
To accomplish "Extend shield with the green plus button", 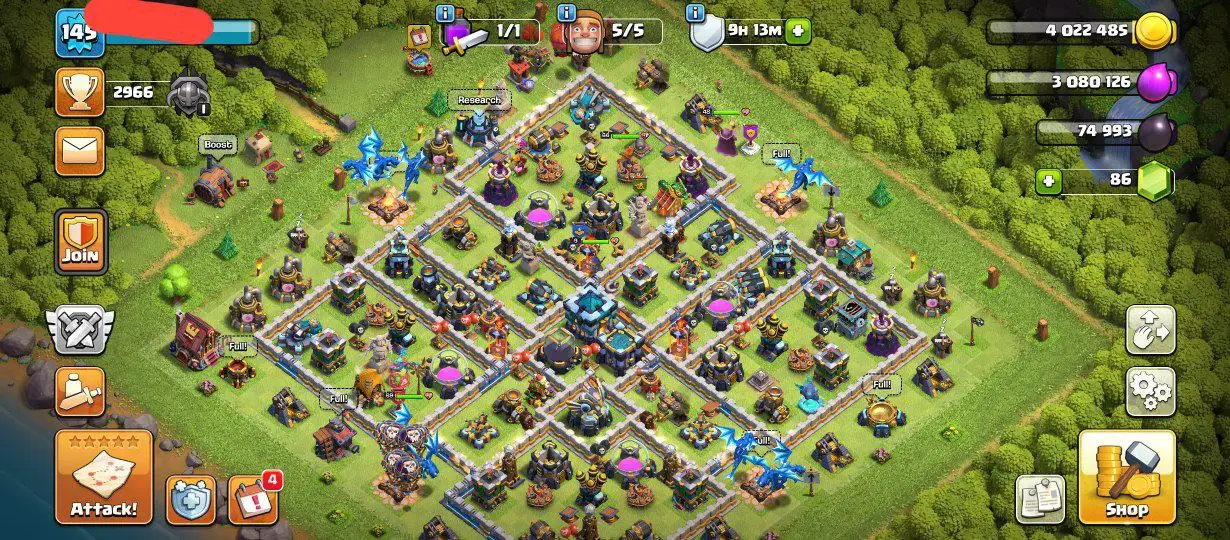I will (x=798, y=31).
